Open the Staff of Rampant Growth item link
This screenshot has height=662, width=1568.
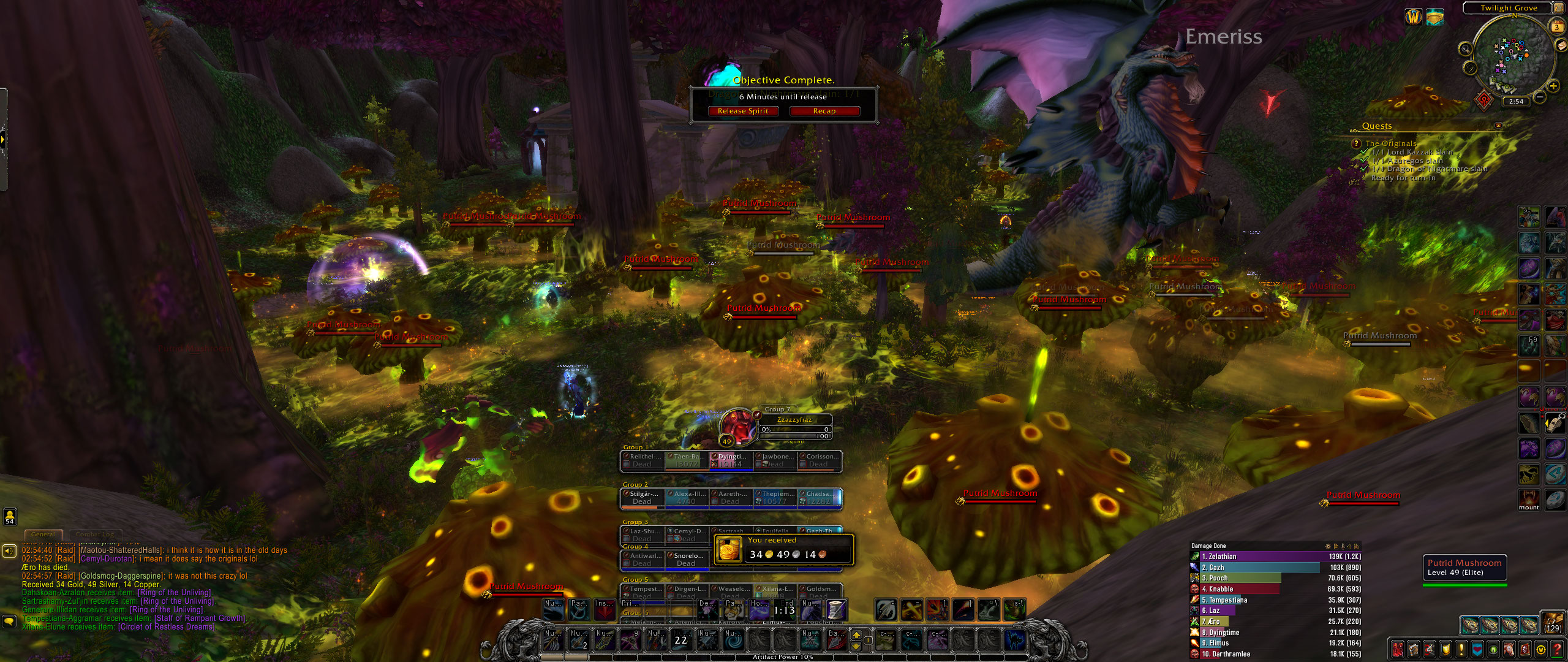tap(200, 618)
